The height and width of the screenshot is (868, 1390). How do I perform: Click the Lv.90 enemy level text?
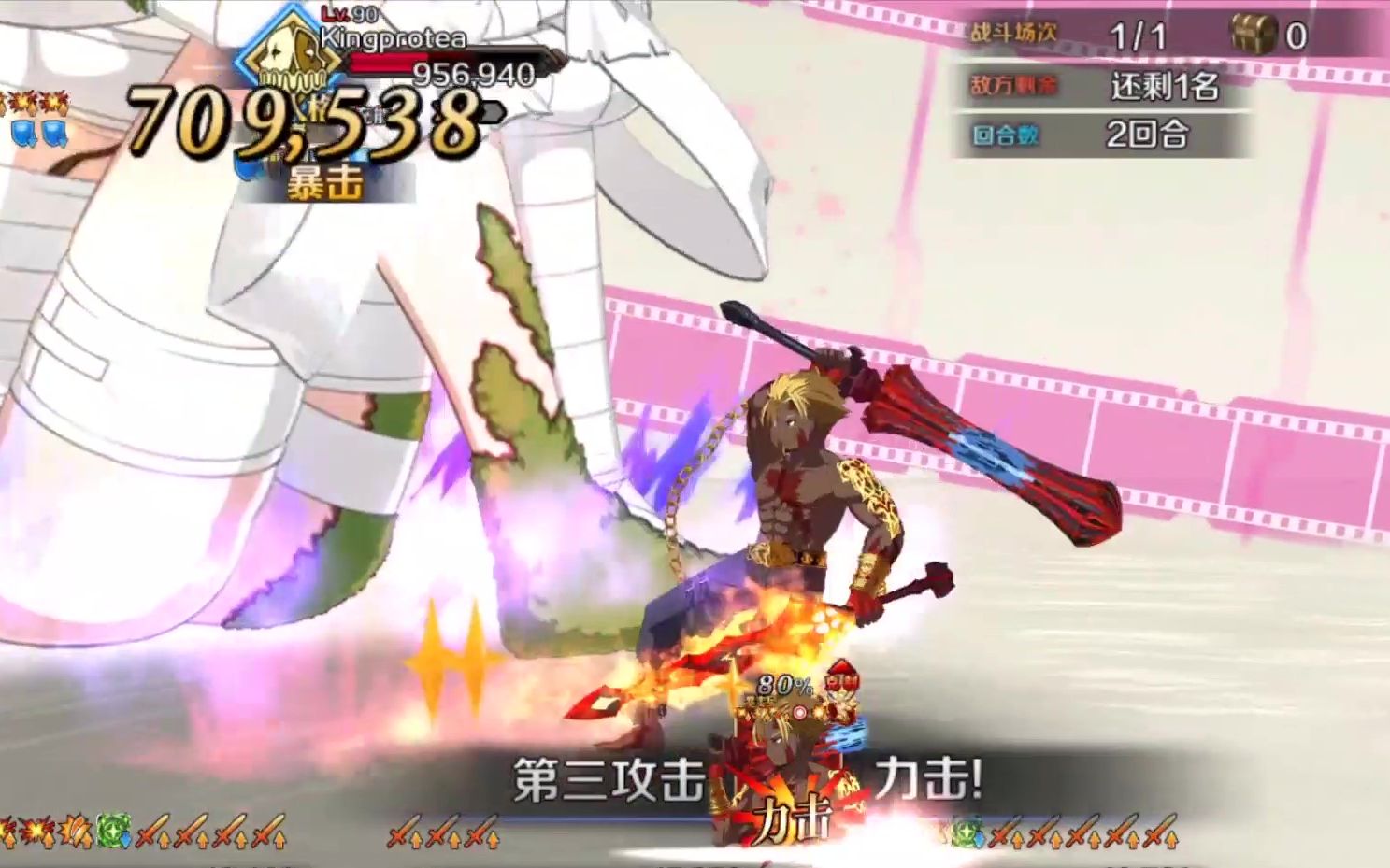click(348, 14)
